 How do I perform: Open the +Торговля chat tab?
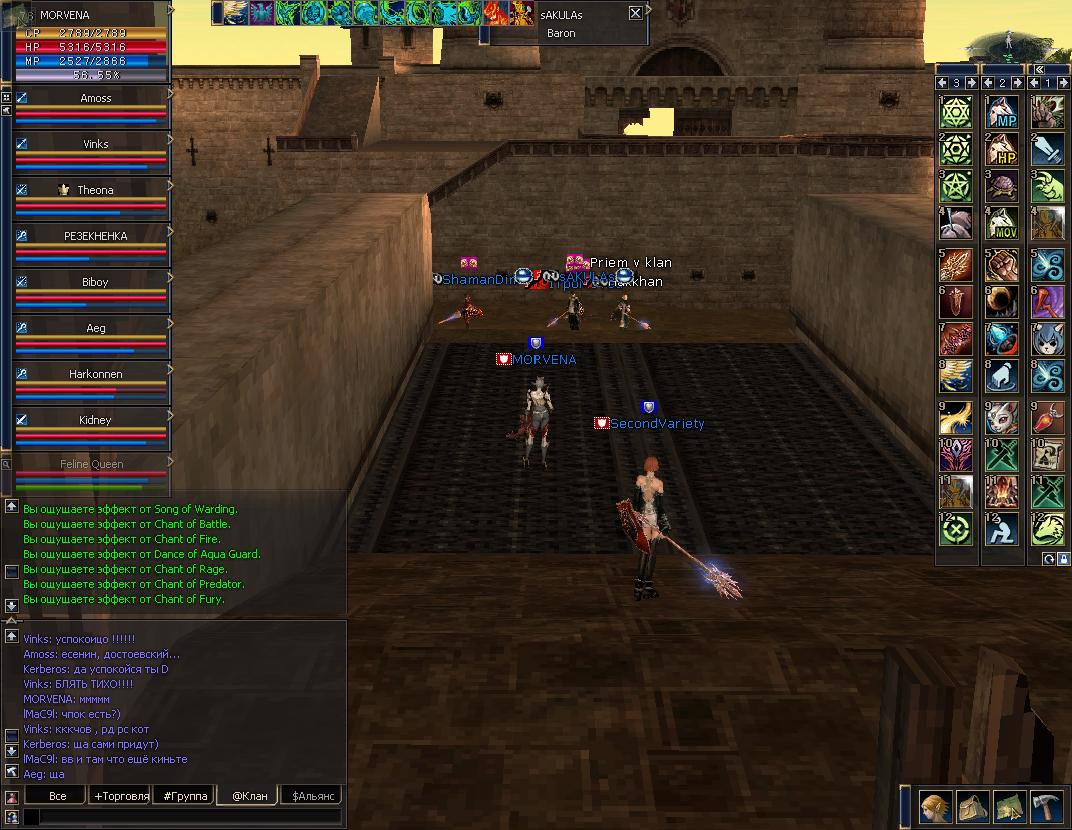[x=120, y=796]
